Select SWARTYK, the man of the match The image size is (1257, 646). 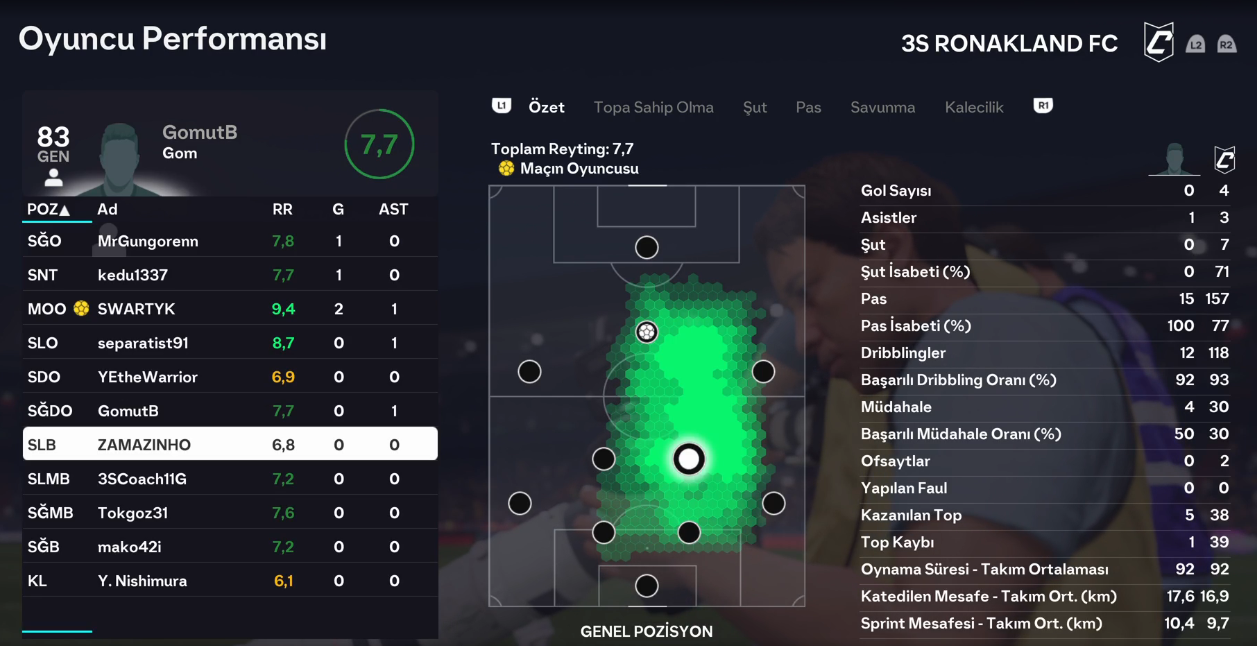[x=230, y=309]
